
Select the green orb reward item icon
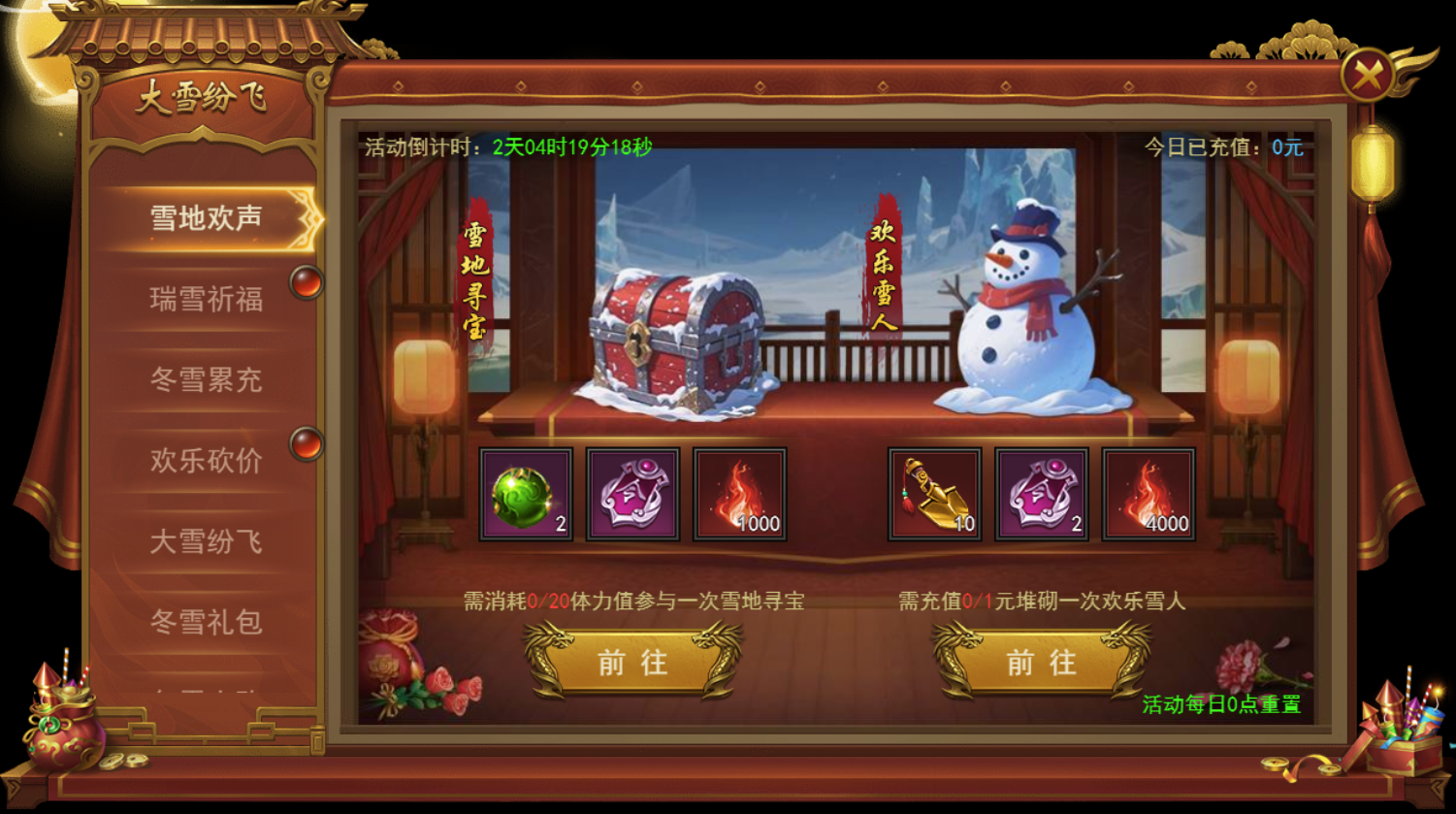[x=527, y=495]
